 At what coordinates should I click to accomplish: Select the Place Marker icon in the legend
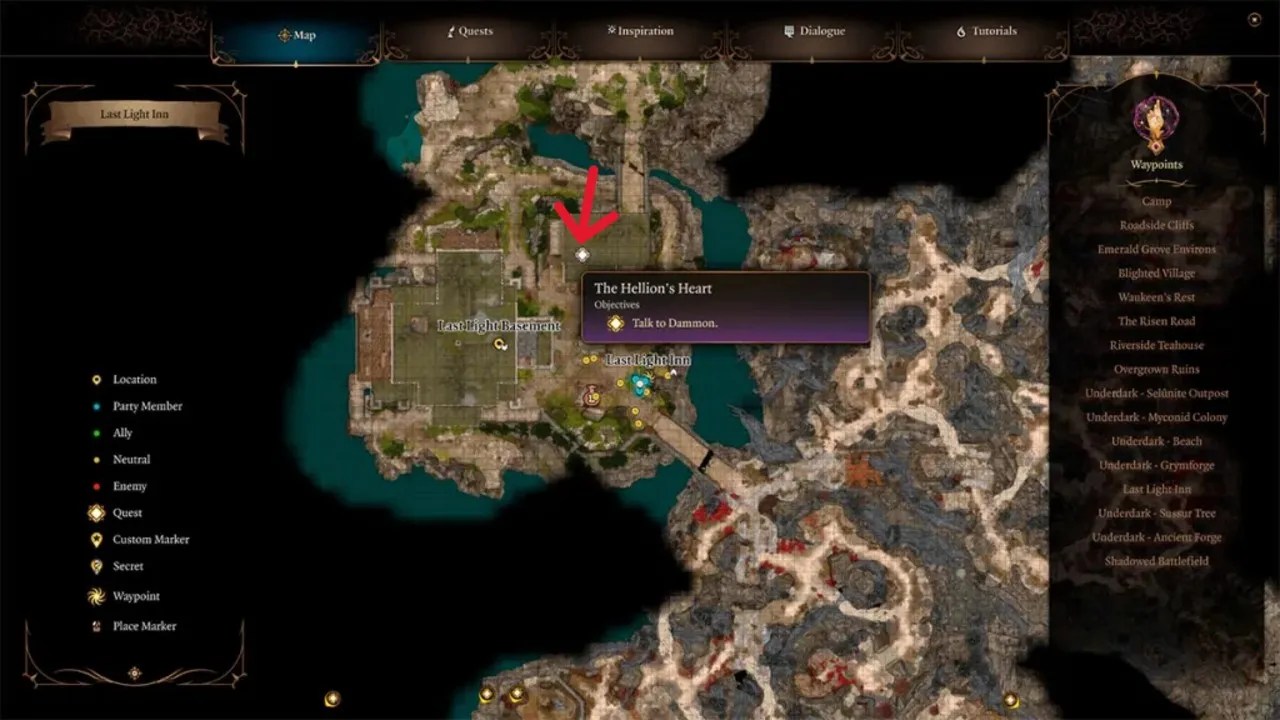click(95, 626)
